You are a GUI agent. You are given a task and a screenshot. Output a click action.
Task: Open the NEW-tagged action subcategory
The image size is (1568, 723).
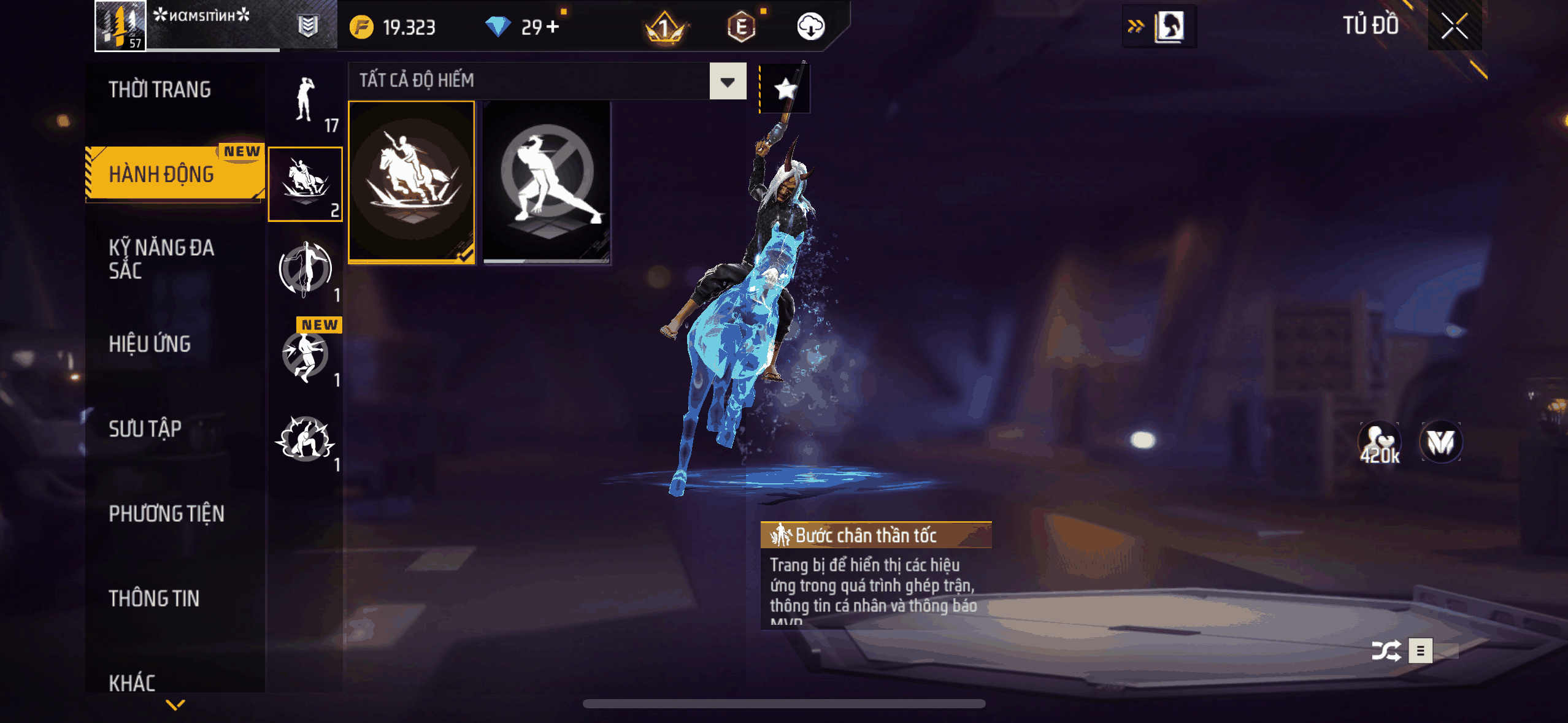(x=305, y=355)
